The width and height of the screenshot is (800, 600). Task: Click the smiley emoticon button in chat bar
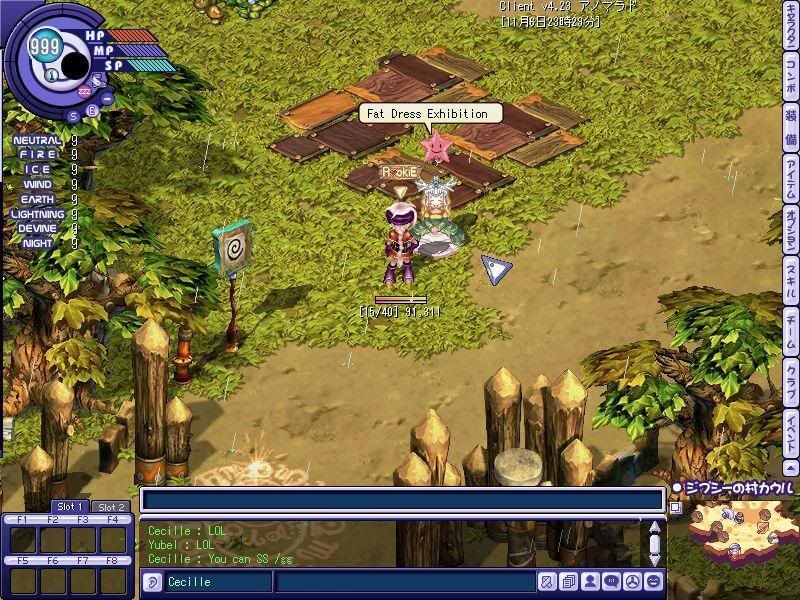coord(654,581)
